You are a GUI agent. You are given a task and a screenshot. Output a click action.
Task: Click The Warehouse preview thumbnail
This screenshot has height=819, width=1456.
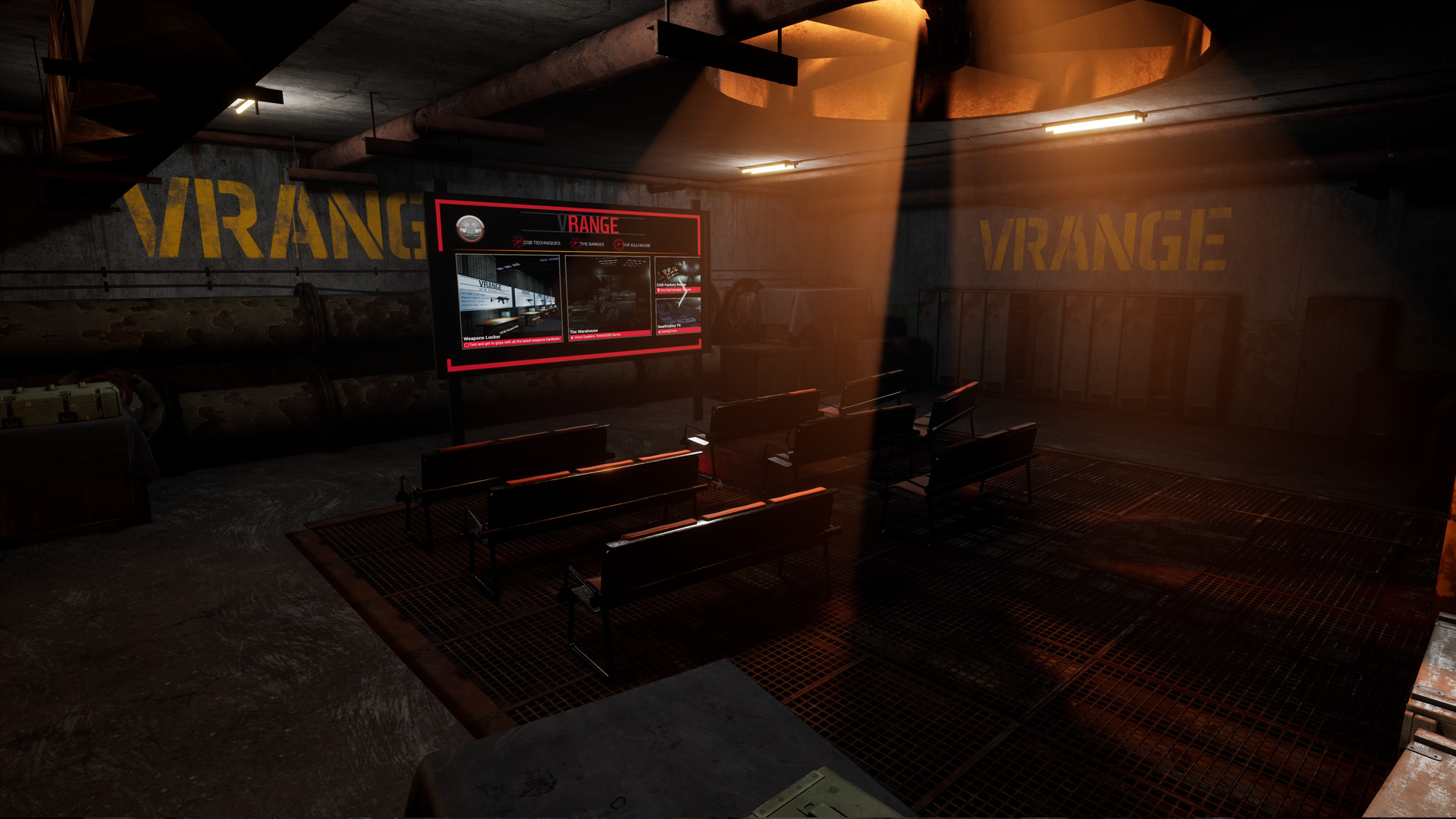[x=608, y=293]
